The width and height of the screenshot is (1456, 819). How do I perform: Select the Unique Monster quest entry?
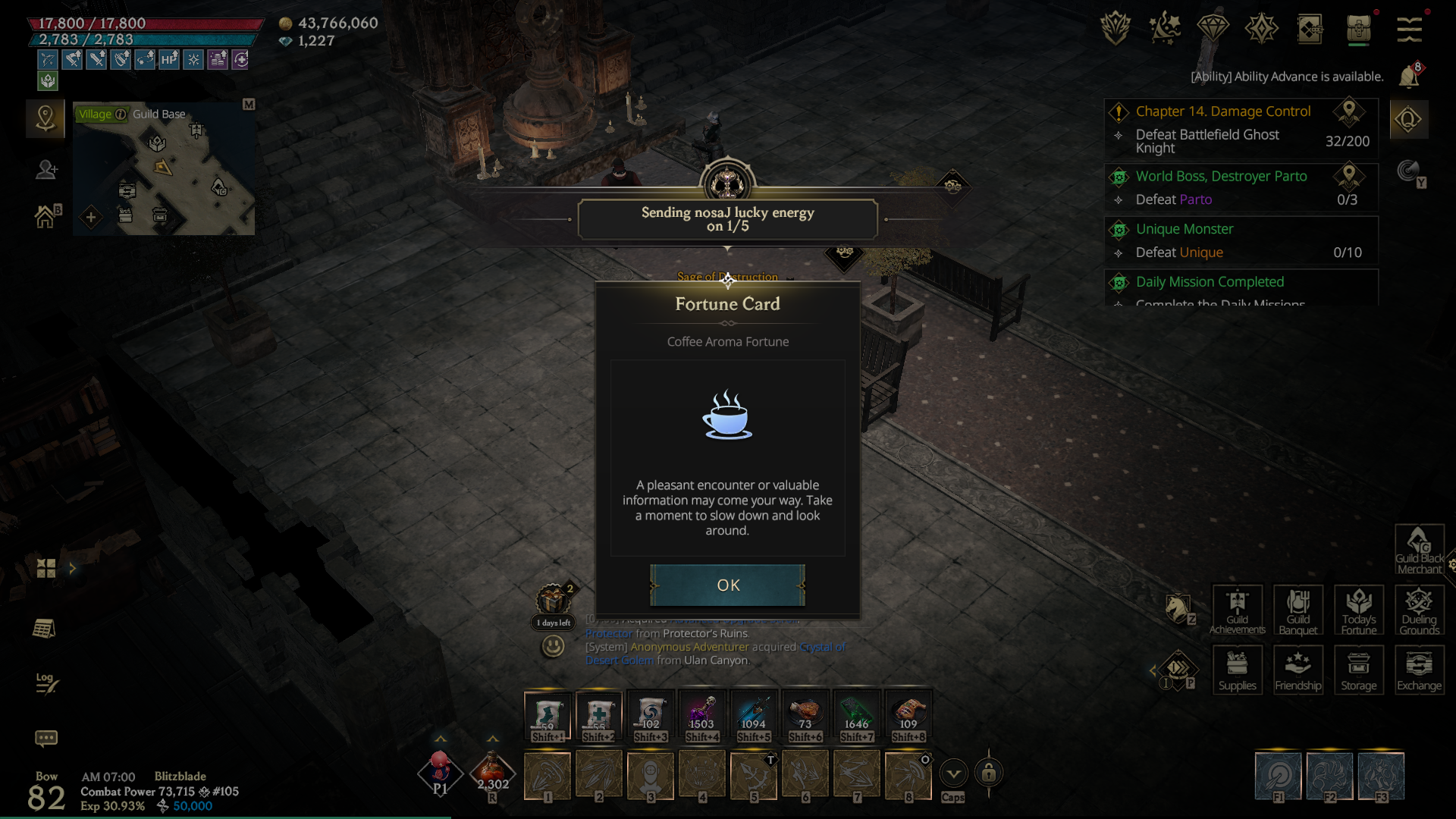1184,229
